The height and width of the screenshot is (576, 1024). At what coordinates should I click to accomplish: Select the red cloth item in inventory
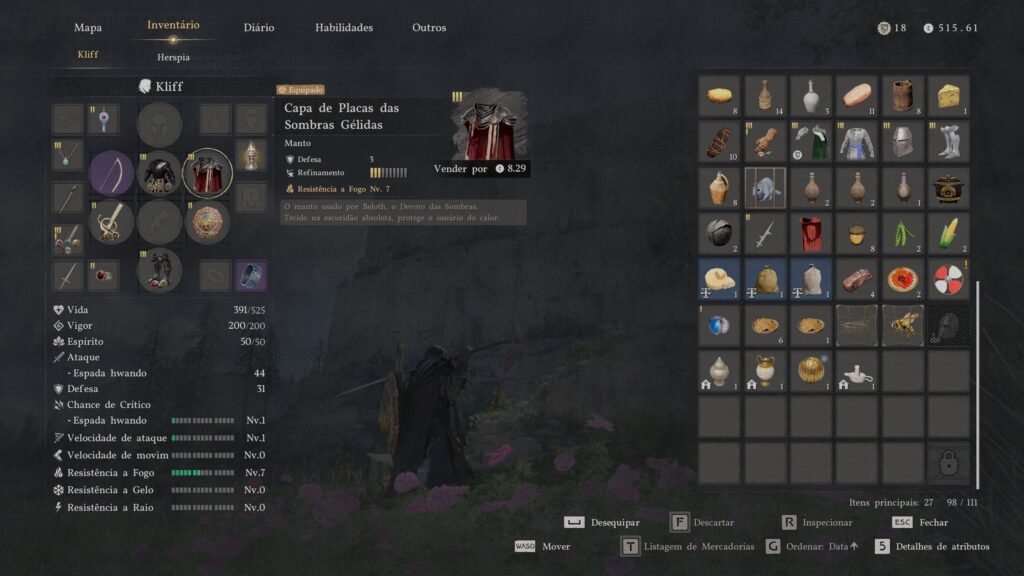coord(811,233)
